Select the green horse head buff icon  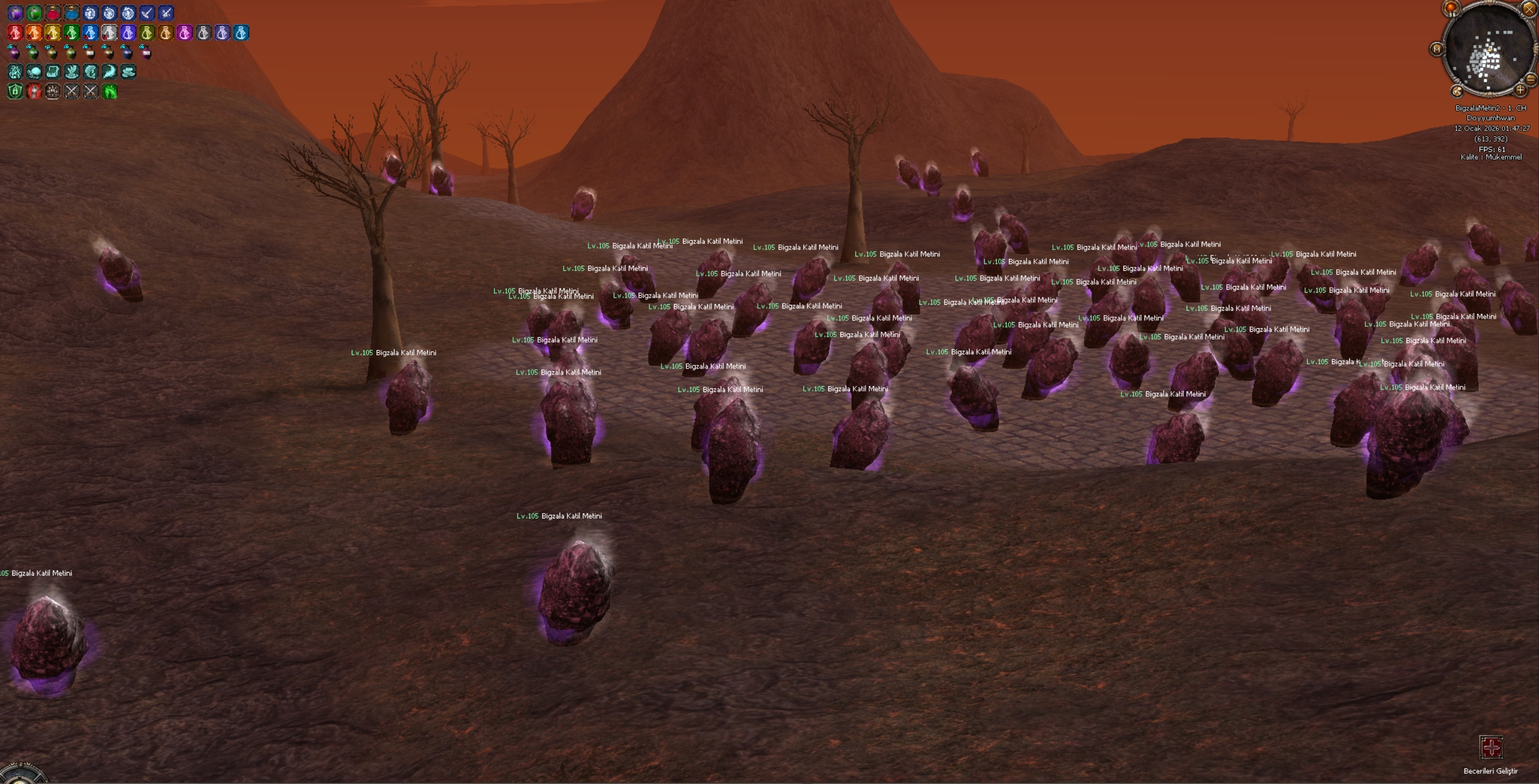(x=110, y=92)
